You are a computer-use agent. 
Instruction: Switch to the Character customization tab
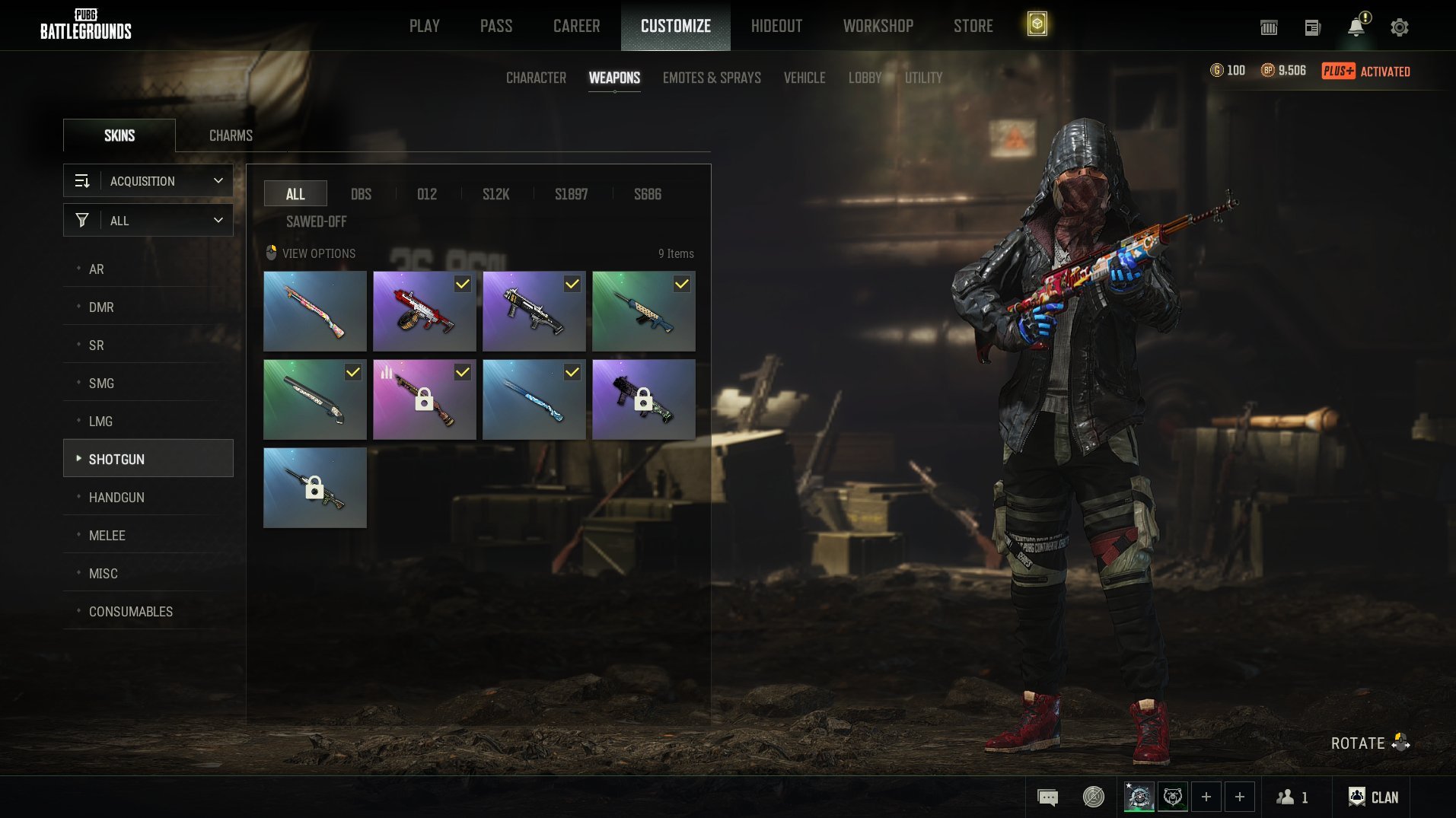536,78
